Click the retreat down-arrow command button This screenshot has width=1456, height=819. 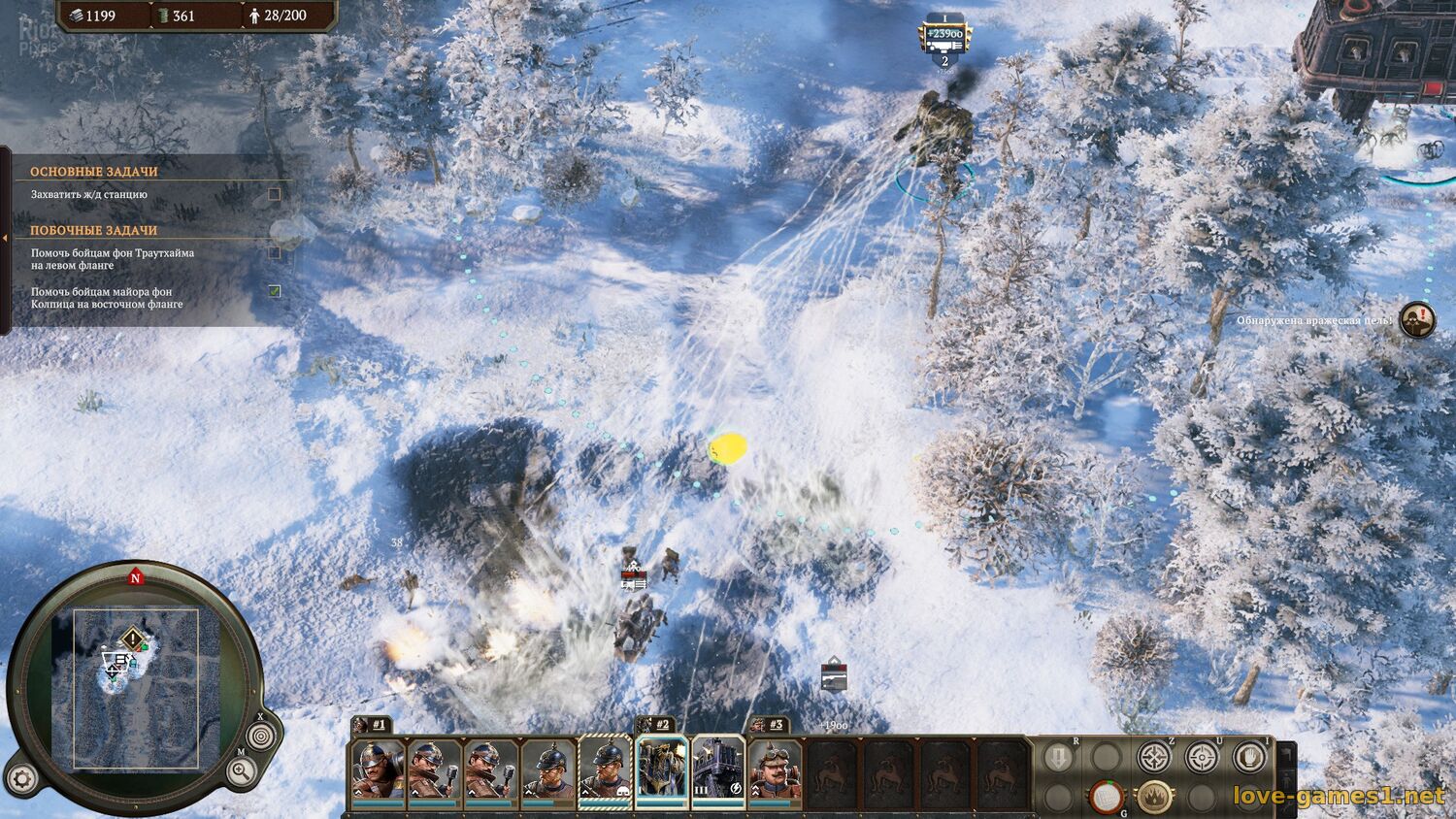pyautogui.click(x=1059, y=757)
